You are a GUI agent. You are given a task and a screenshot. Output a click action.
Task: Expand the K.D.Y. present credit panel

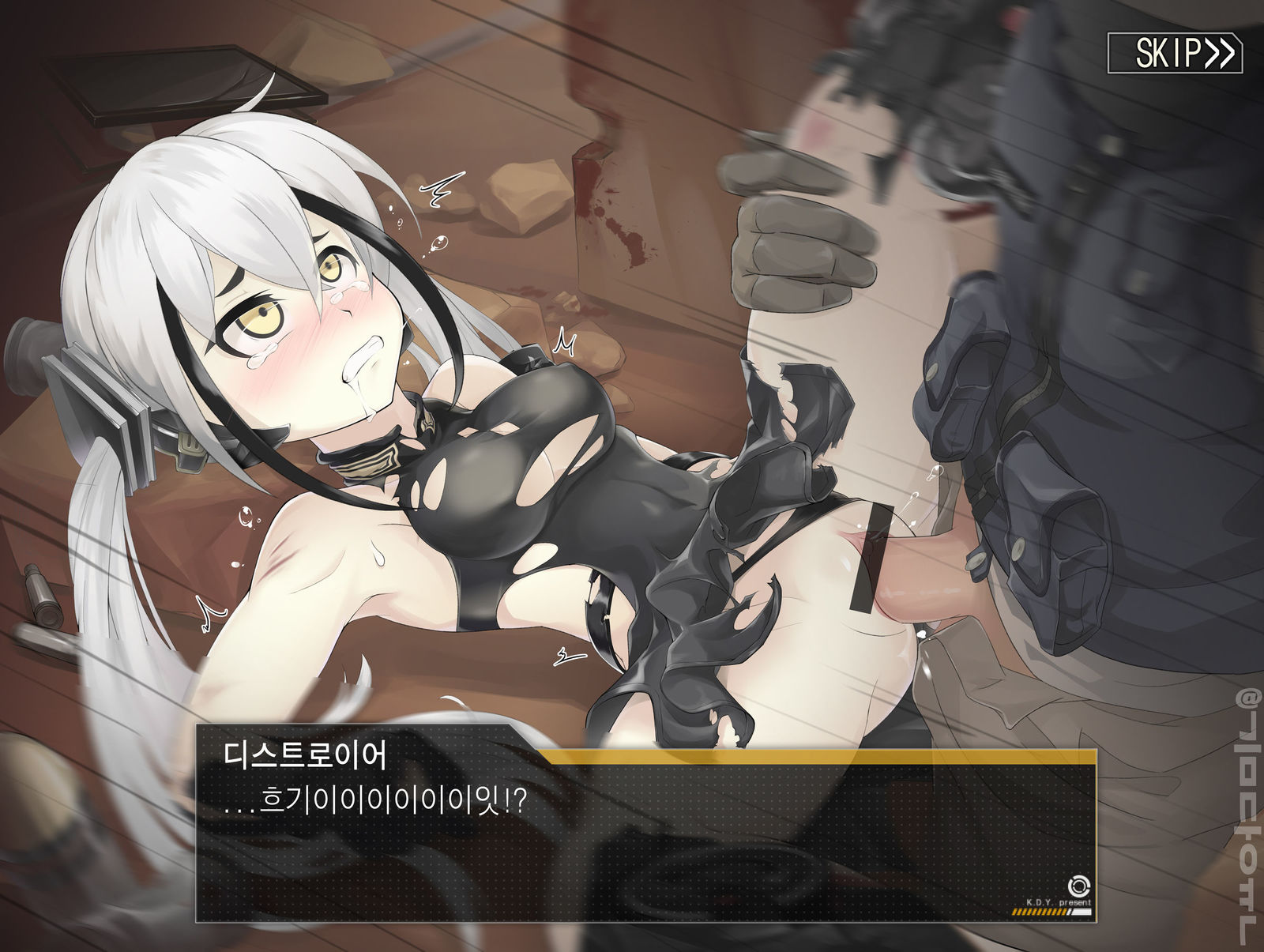(x=1059, y=897)
